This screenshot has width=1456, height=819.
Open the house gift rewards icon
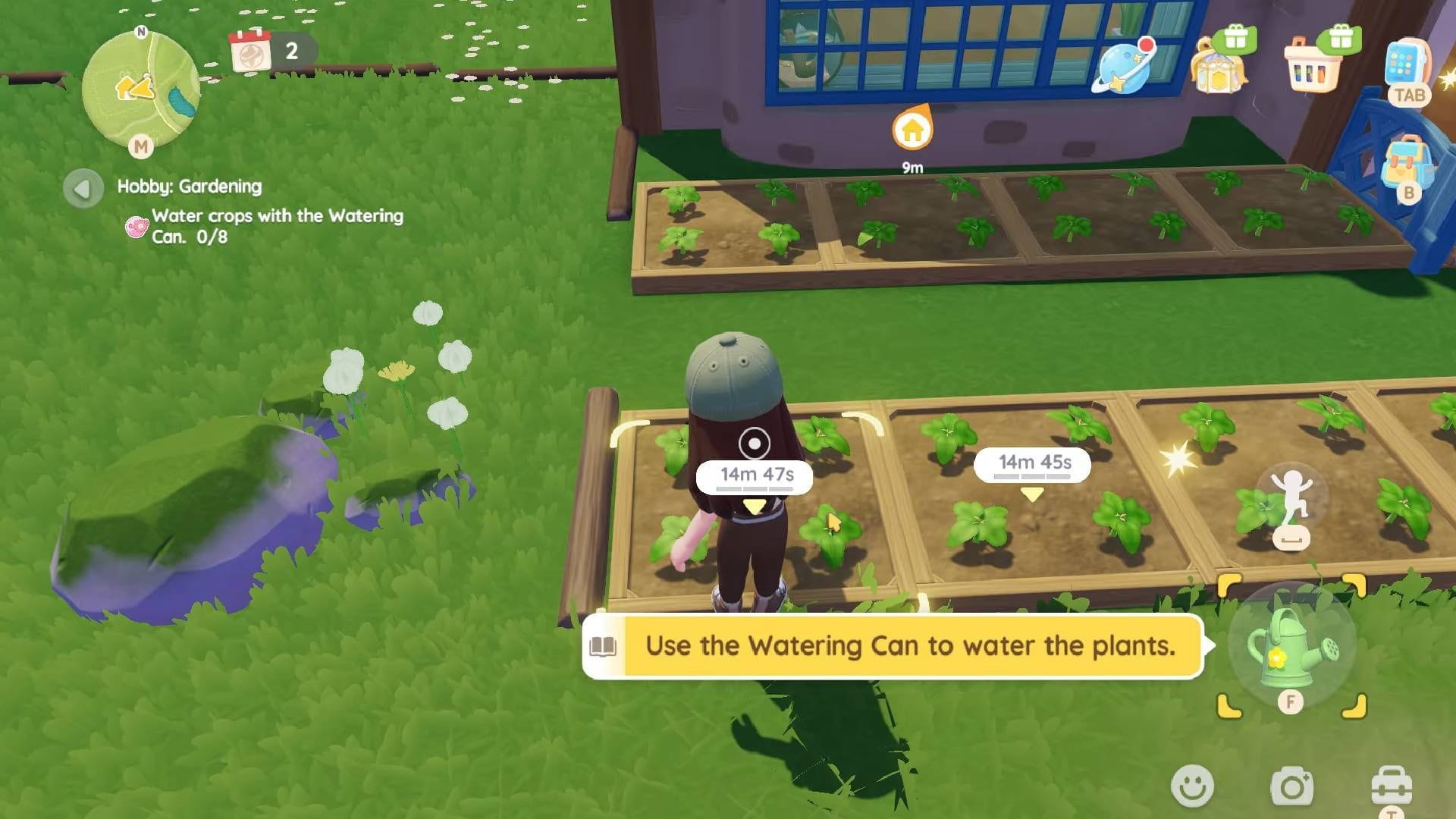pyautogui.click(x=1219, y=64)
